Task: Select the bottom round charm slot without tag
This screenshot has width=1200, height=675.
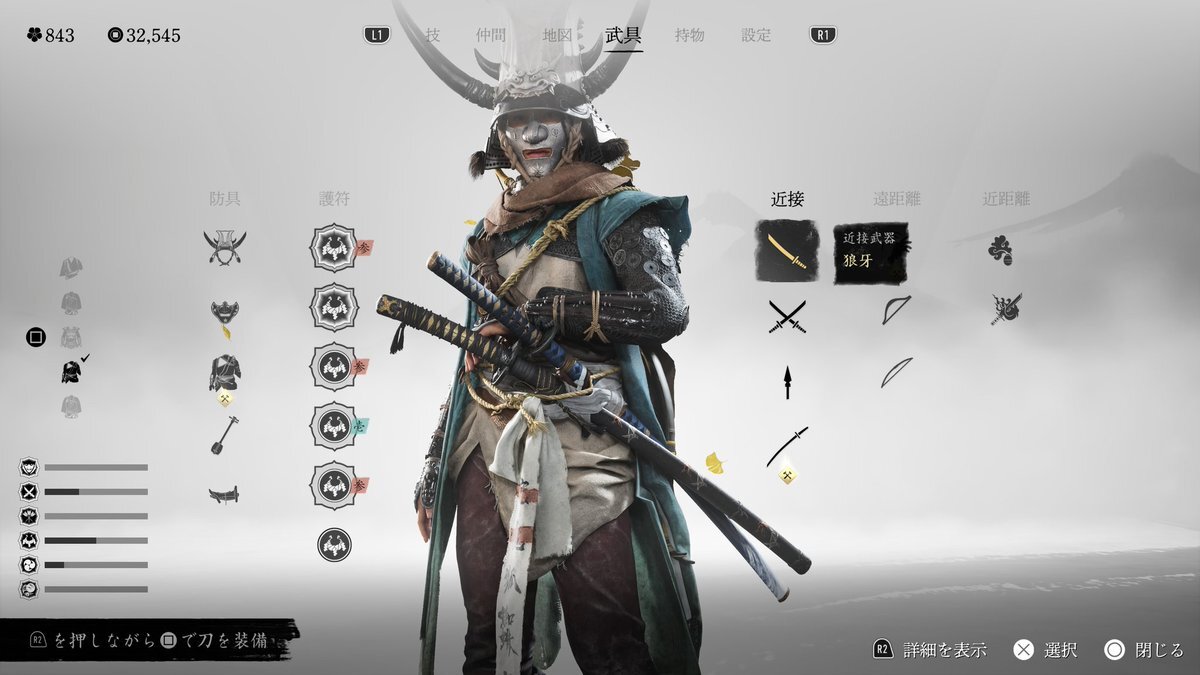Action: click(x=334, y=544)
